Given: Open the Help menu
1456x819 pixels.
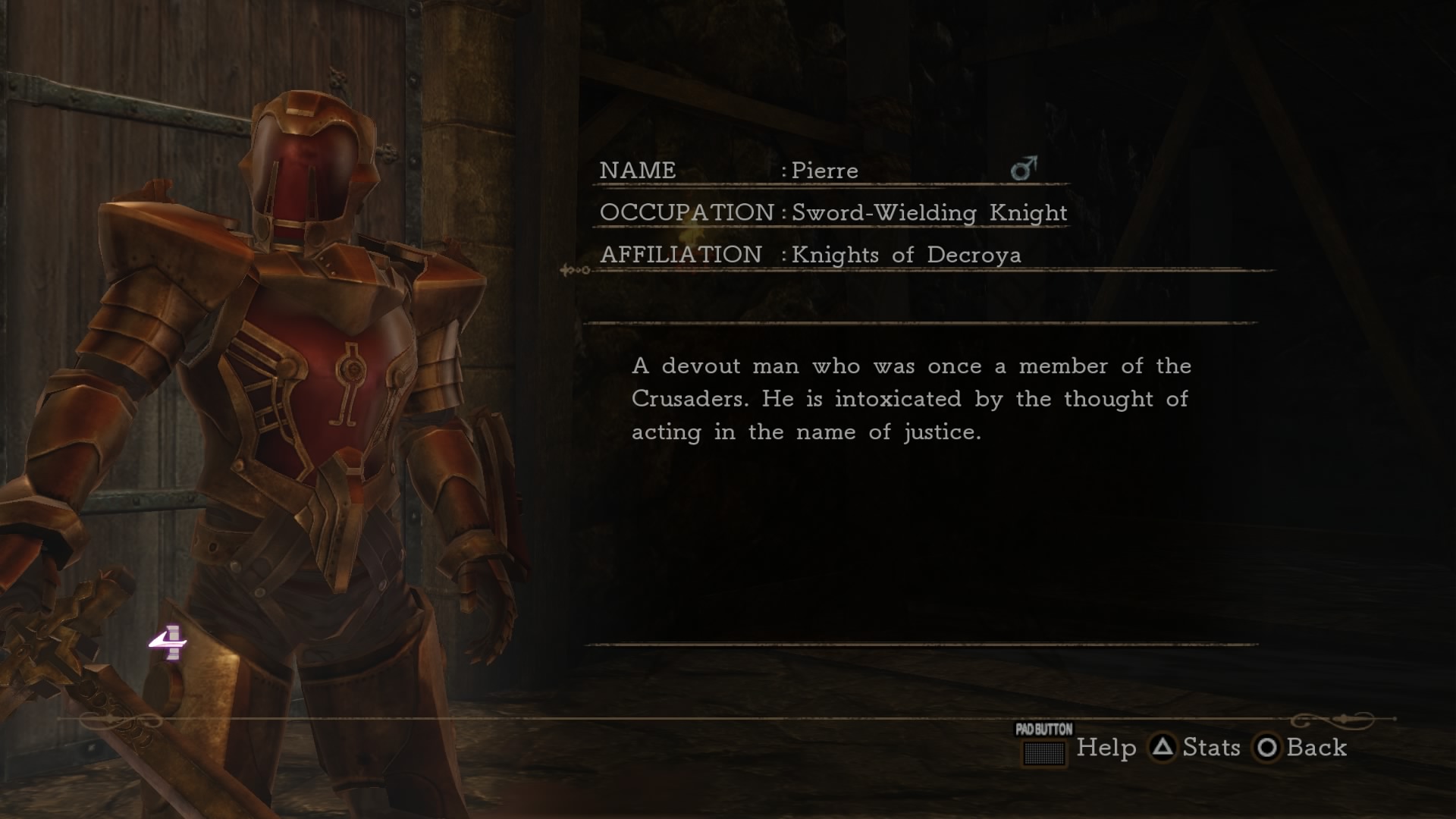Looking at the screenshot, I should [1106, 749].
